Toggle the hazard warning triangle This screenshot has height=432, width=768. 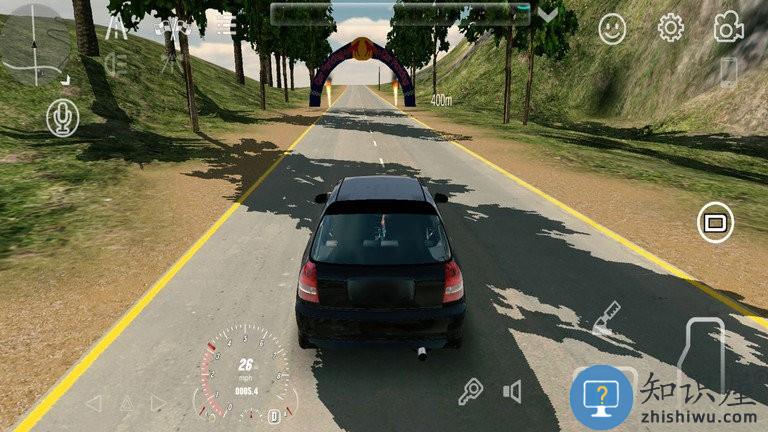[x=126, y=403]
